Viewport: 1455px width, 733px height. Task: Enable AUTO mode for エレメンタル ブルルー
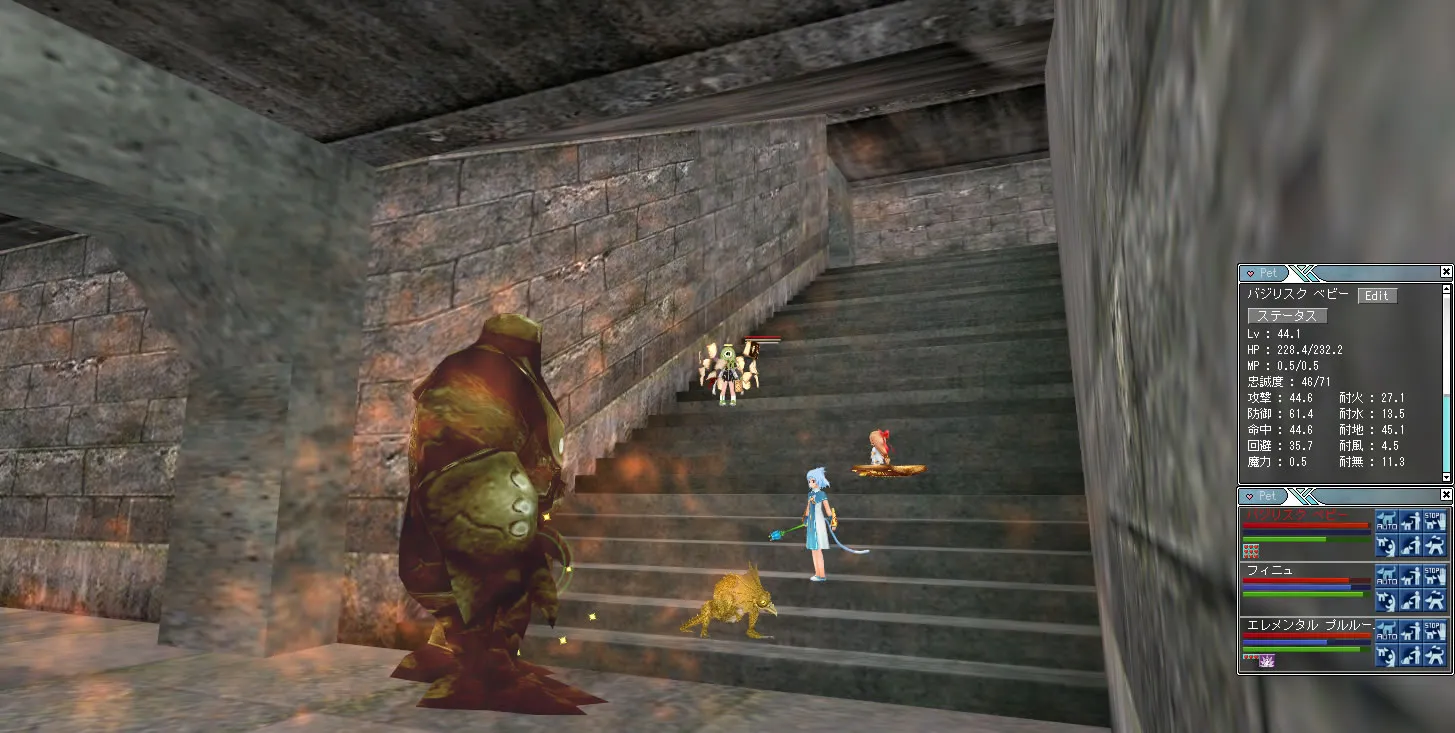[x=1386, y=630]
